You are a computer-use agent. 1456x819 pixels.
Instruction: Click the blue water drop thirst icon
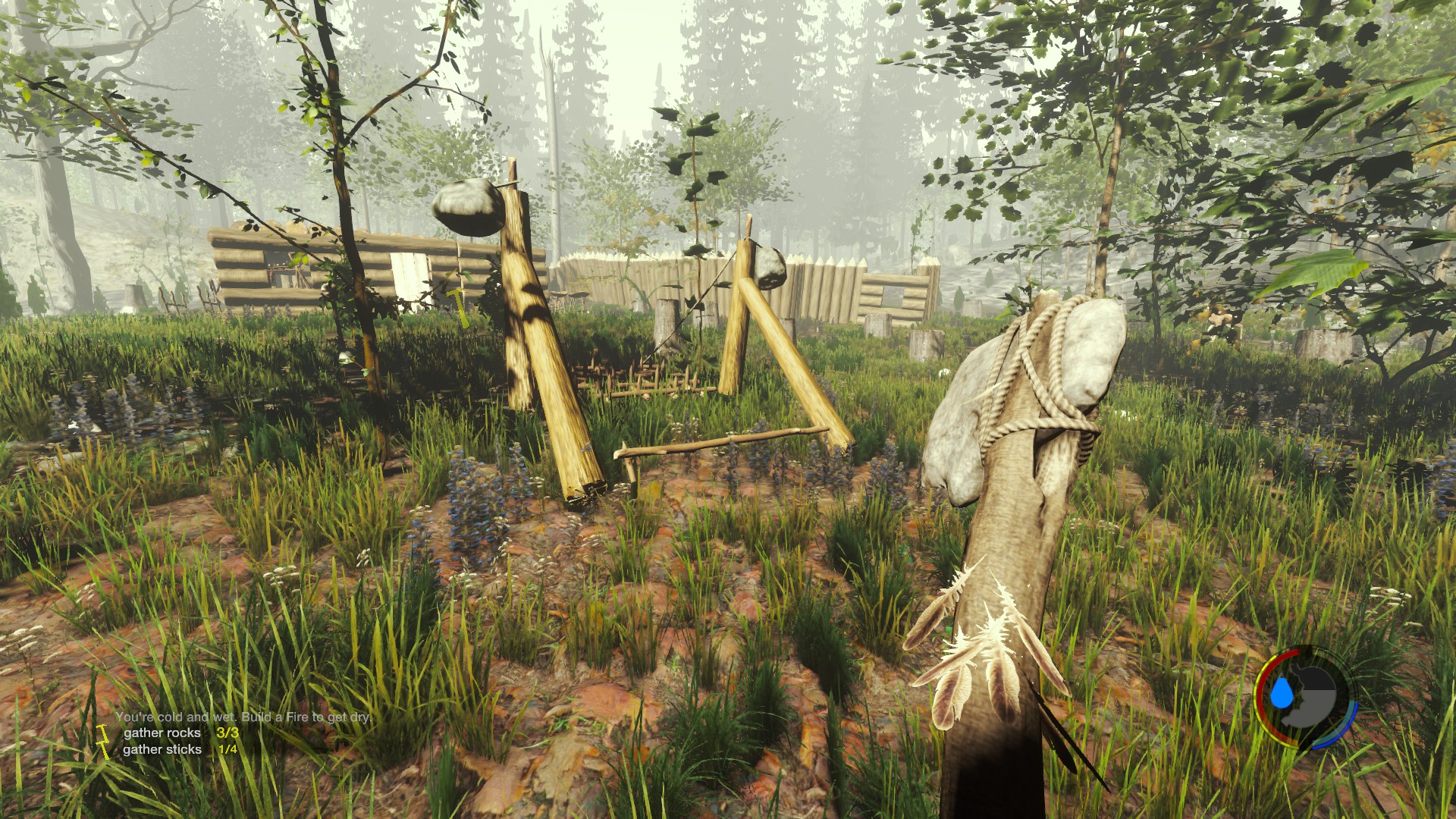click(1281, 693)
